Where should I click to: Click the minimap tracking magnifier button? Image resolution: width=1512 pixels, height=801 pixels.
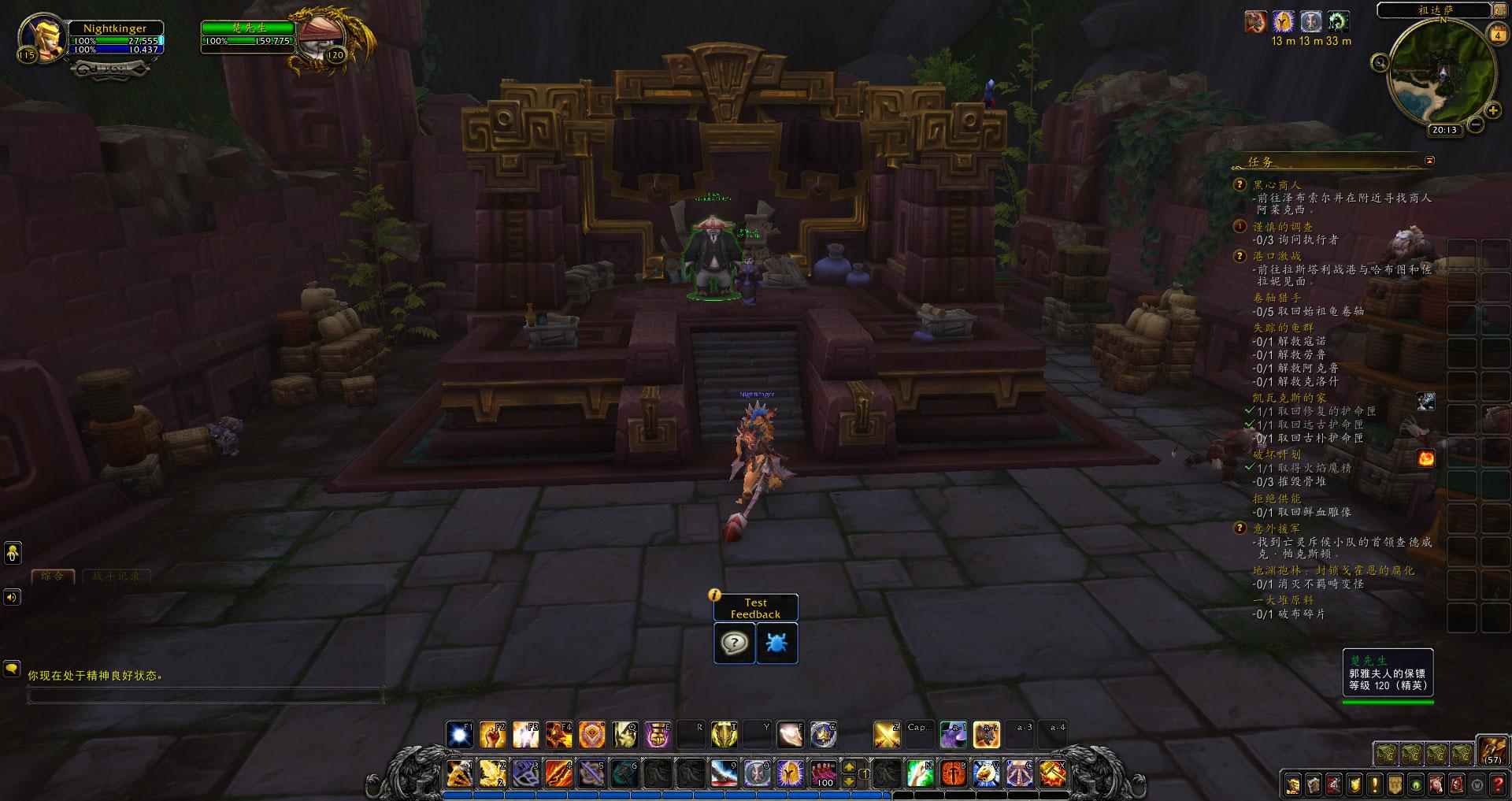tap(1380, 63)
